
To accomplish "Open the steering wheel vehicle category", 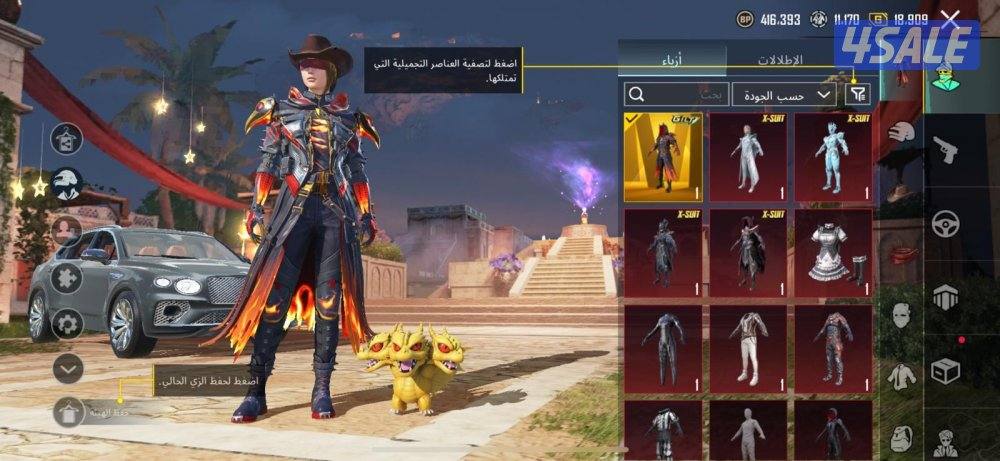I will (945, 222).
